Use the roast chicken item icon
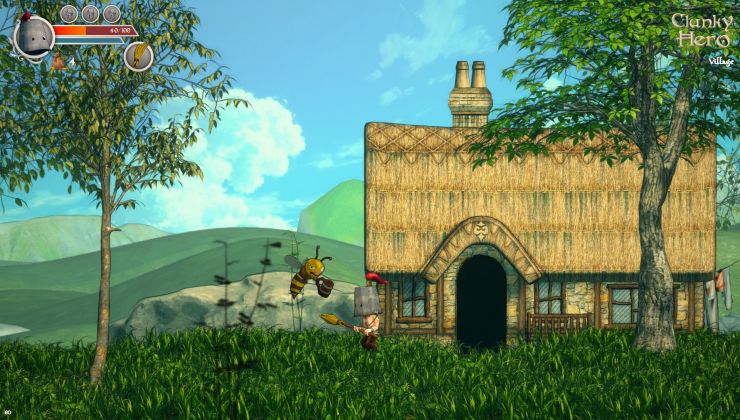 (x=59, y=62)
